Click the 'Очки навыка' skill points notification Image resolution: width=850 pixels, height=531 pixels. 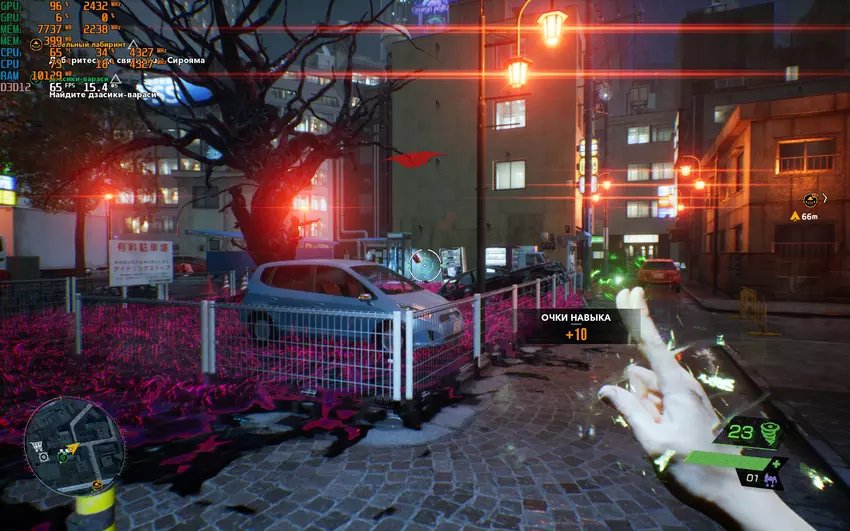point(575,325)
